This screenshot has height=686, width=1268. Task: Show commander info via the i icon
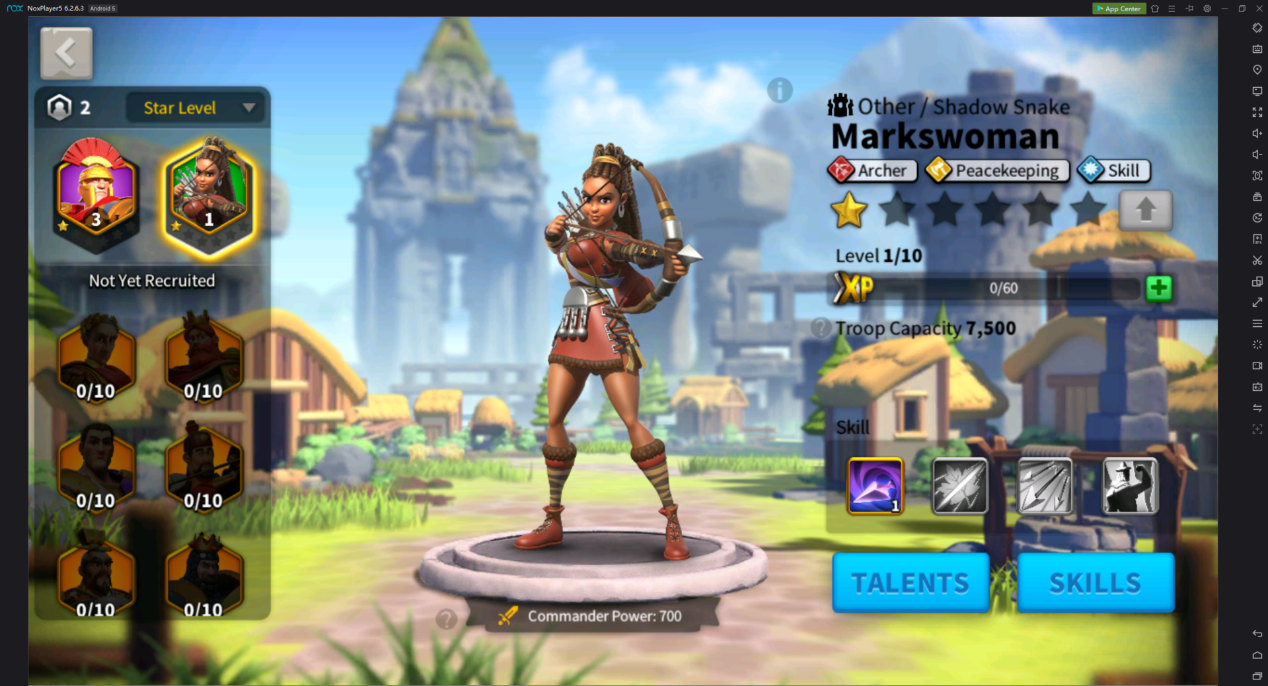(x=780, y=90)
